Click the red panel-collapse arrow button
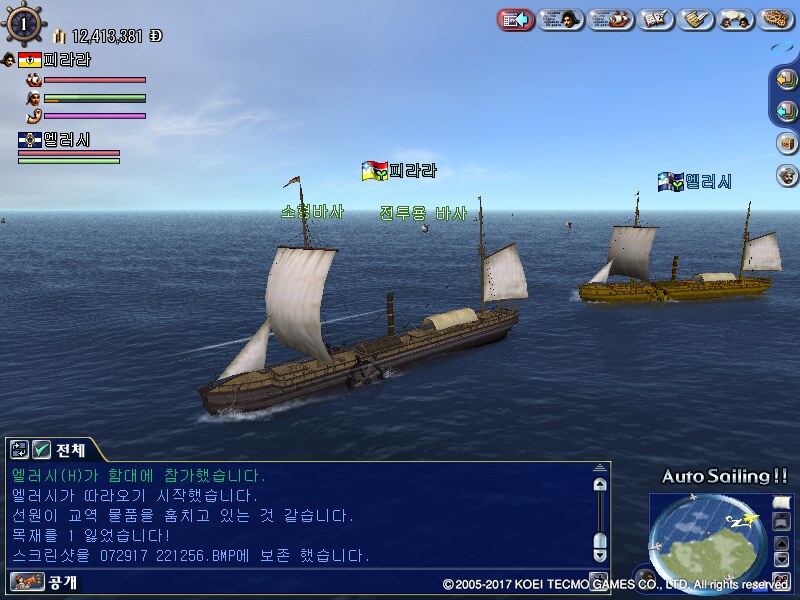 [515, 19]
